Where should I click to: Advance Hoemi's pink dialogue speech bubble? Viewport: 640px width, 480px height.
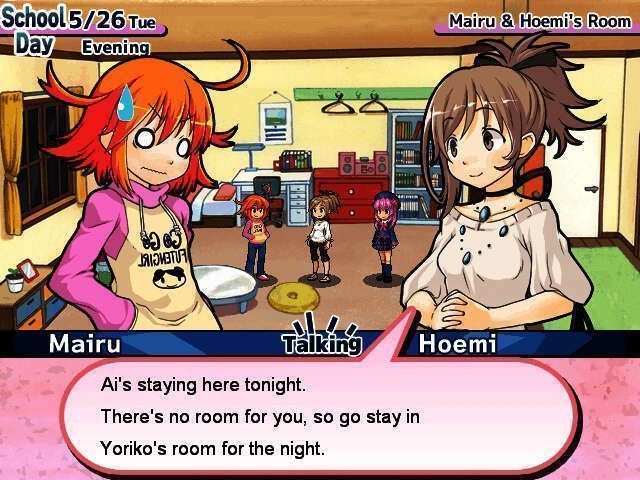click(320, 416)
